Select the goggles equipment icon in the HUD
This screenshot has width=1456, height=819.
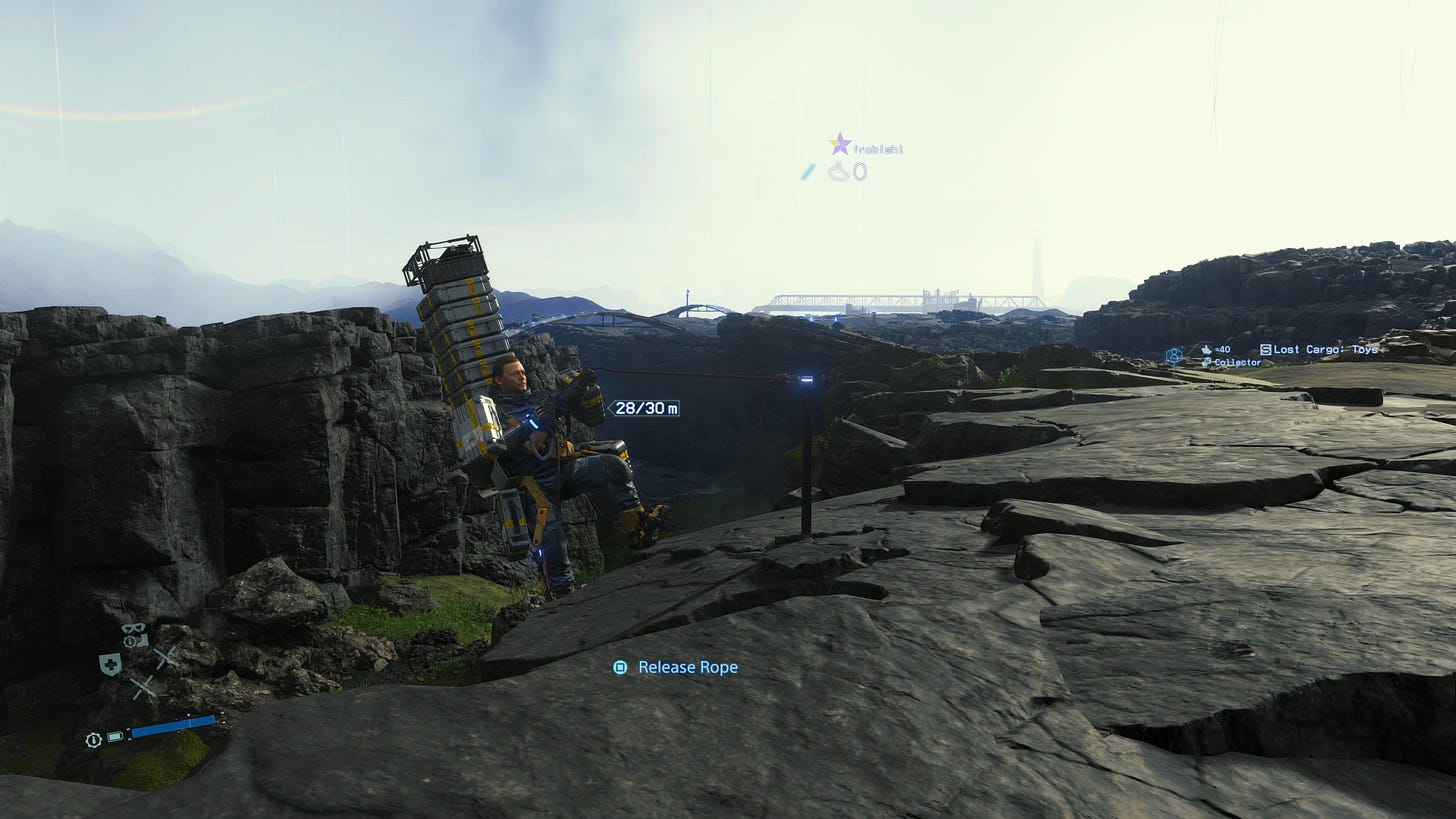point(133,630)
